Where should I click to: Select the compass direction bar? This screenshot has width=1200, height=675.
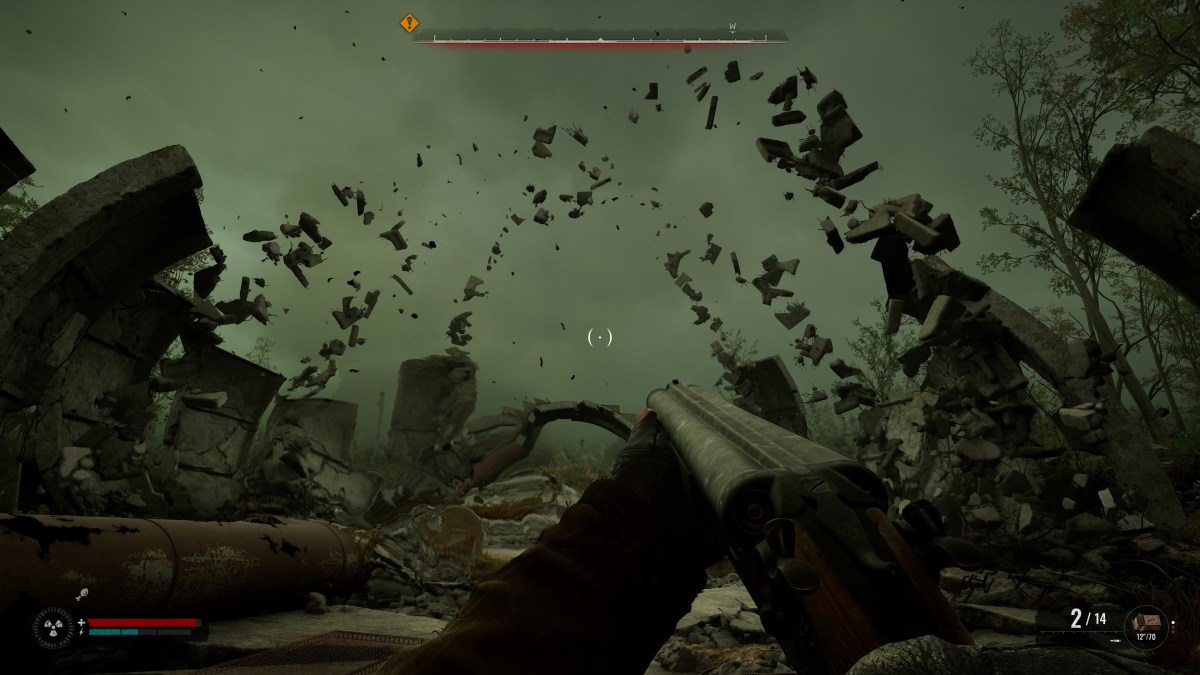pos(600,39)
